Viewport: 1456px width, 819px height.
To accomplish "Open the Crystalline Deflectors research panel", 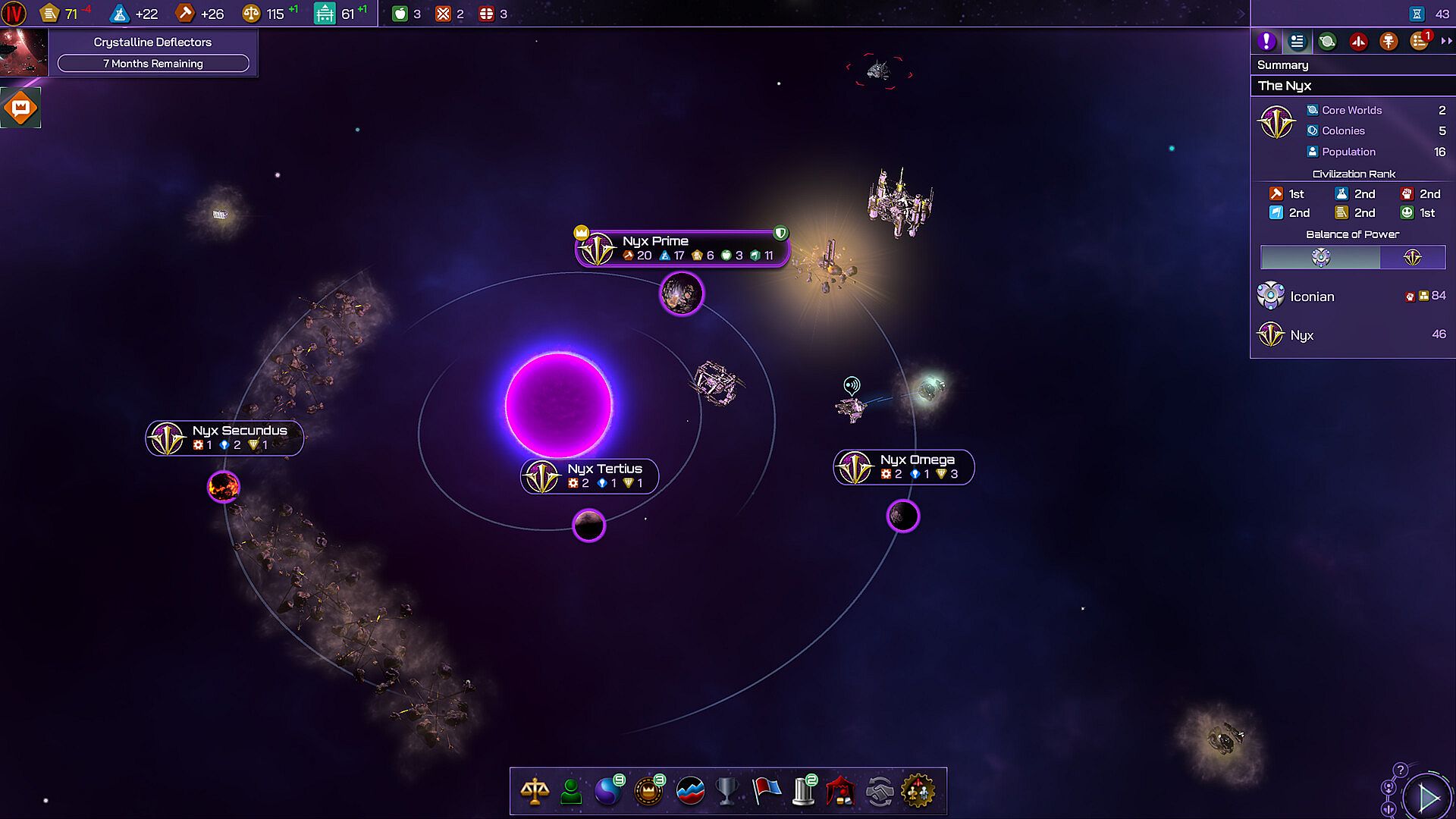I will click(x=152, y=52).
